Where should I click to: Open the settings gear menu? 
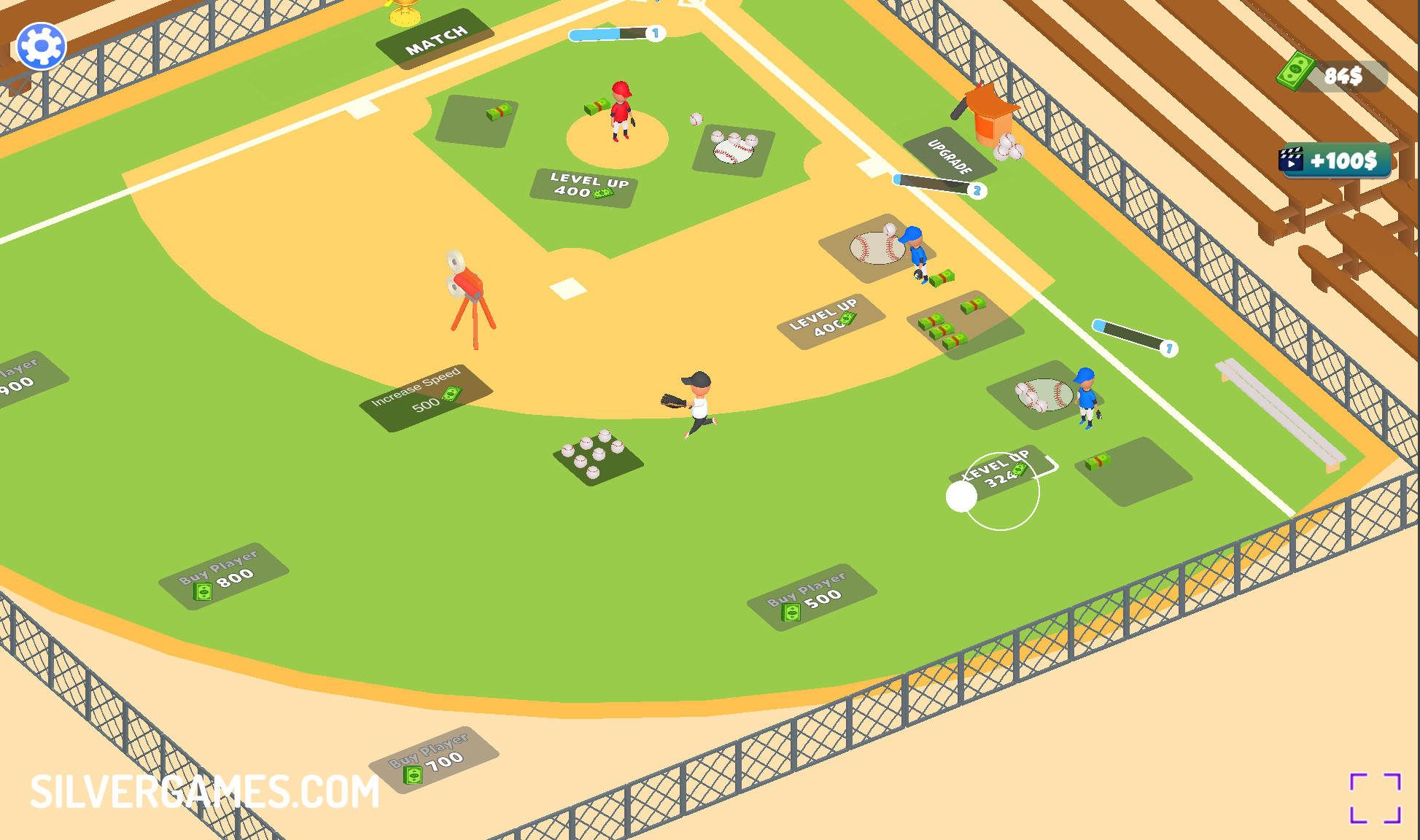[42, 47]
